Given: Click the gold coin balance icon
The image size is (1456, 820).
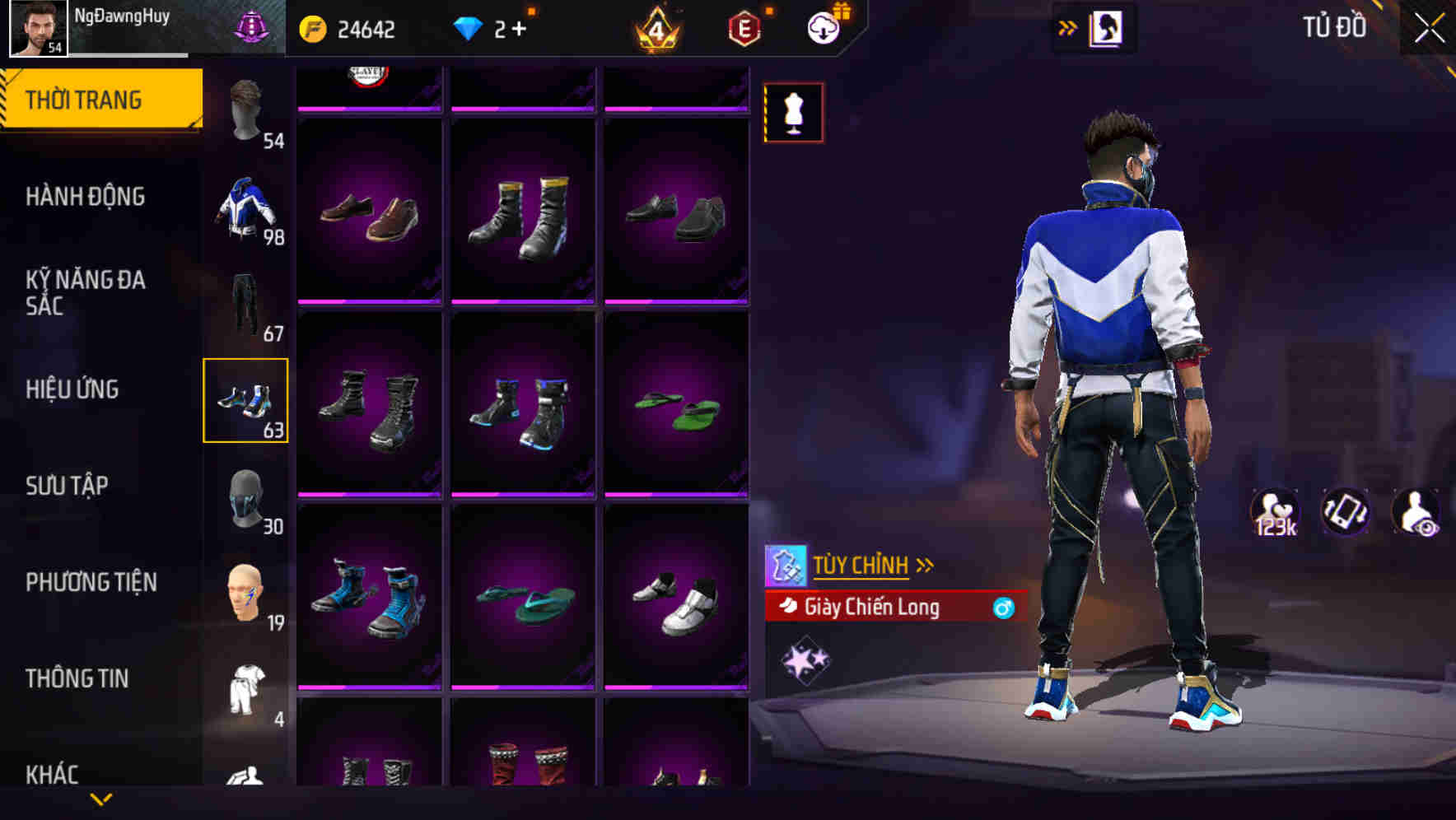Looking at the screenshot, I should (312, 30).
